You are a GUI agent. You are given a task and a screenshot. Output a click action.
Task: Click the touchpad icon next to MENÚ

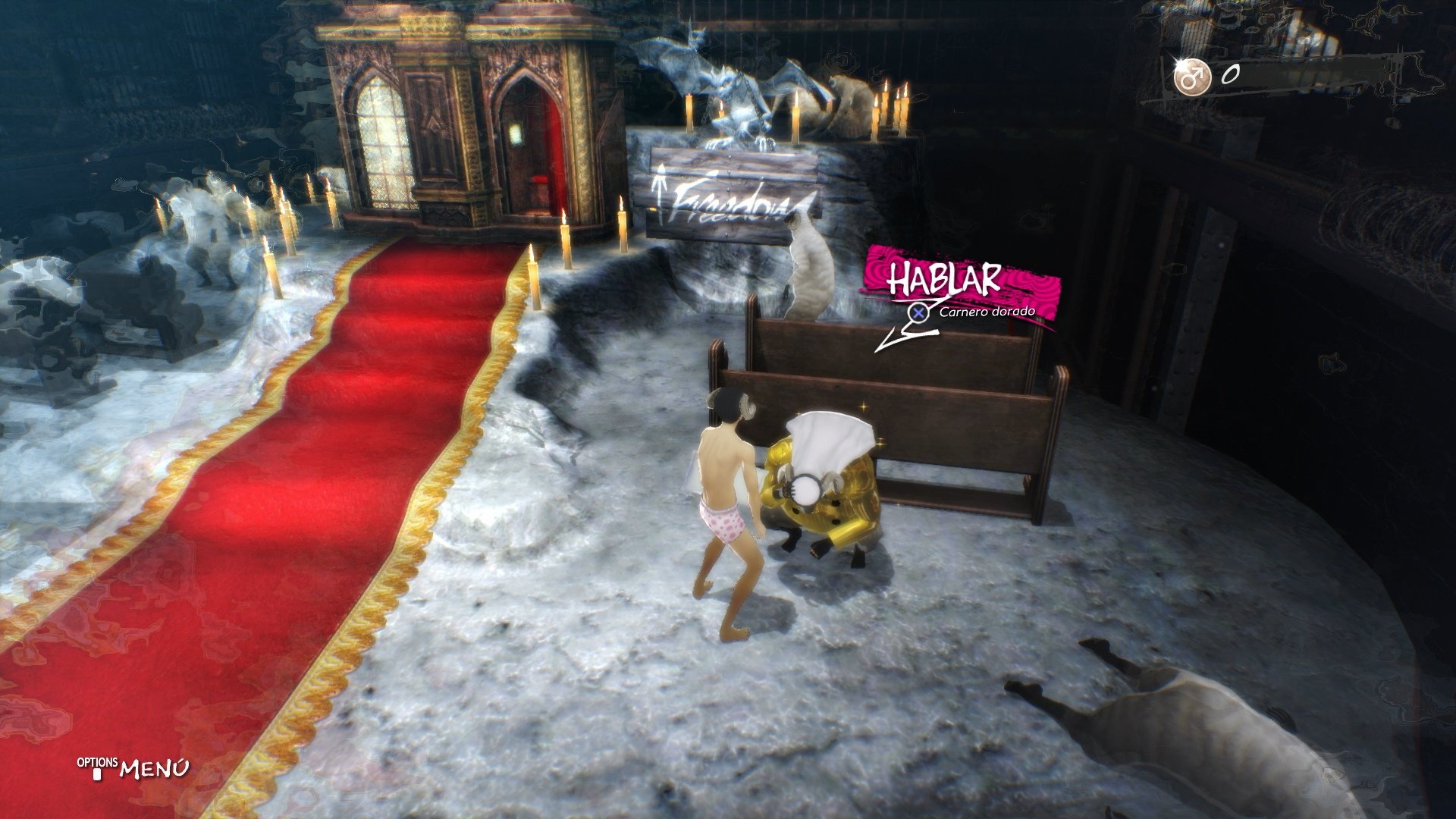[99, 774]
